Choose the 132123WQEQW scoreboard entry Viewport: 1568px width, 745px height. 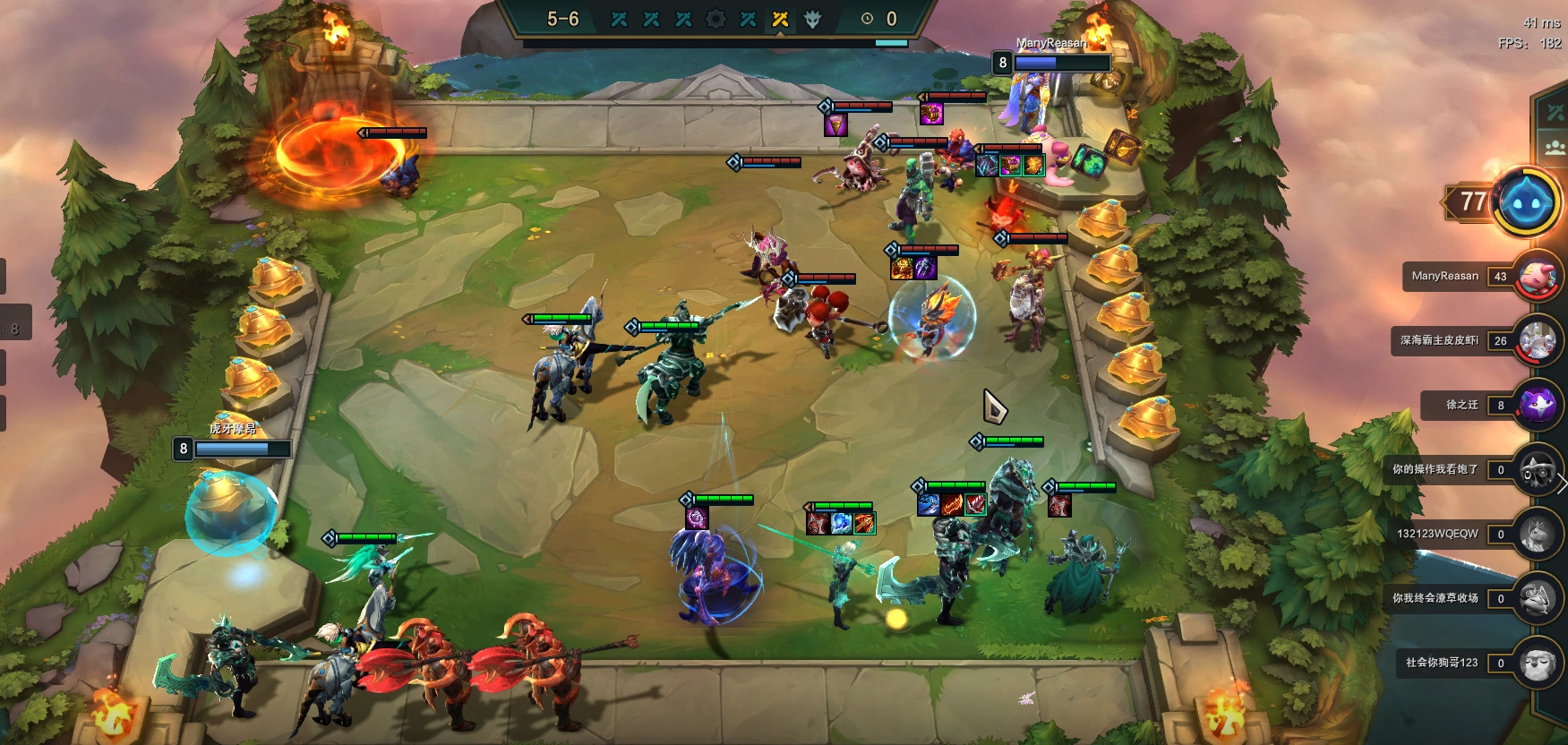coord(1469,535)
